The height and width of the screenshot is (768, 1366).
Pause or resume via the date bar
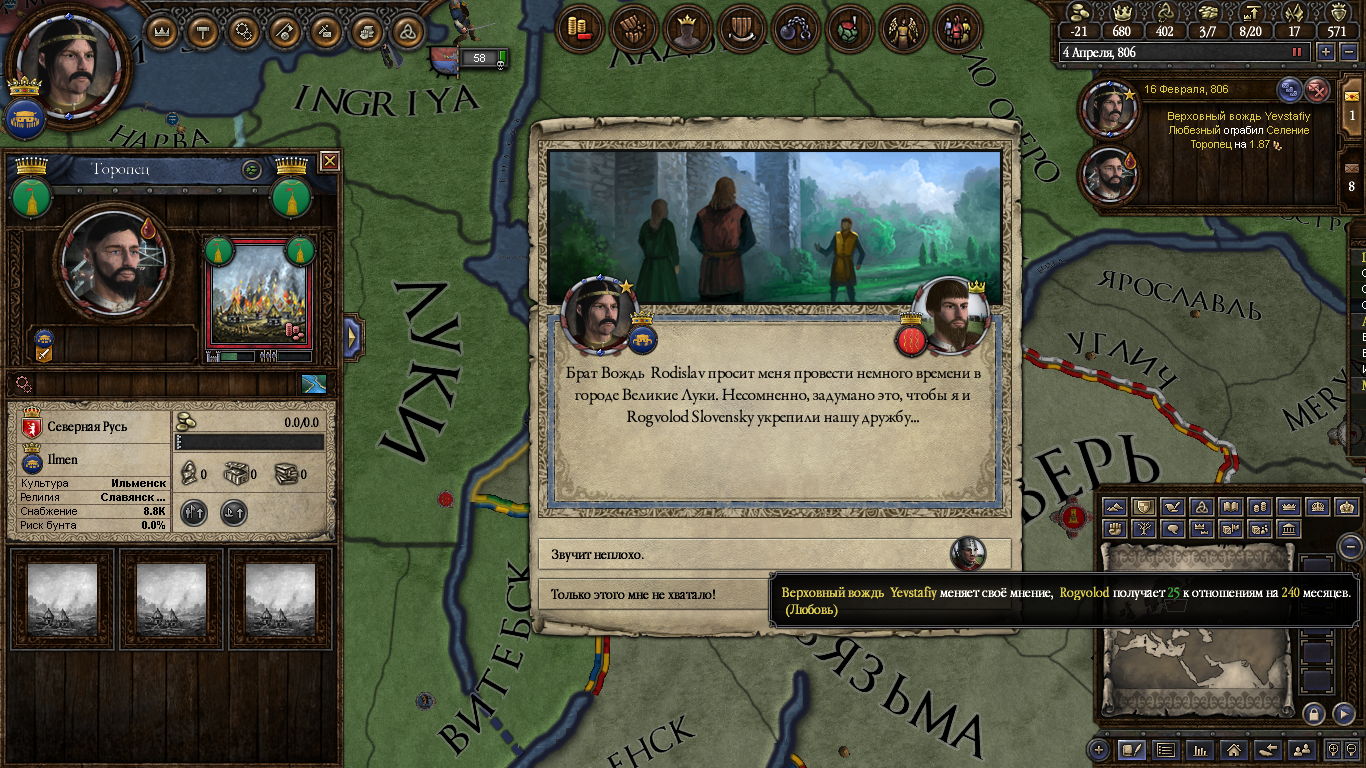click(1297, 52)
